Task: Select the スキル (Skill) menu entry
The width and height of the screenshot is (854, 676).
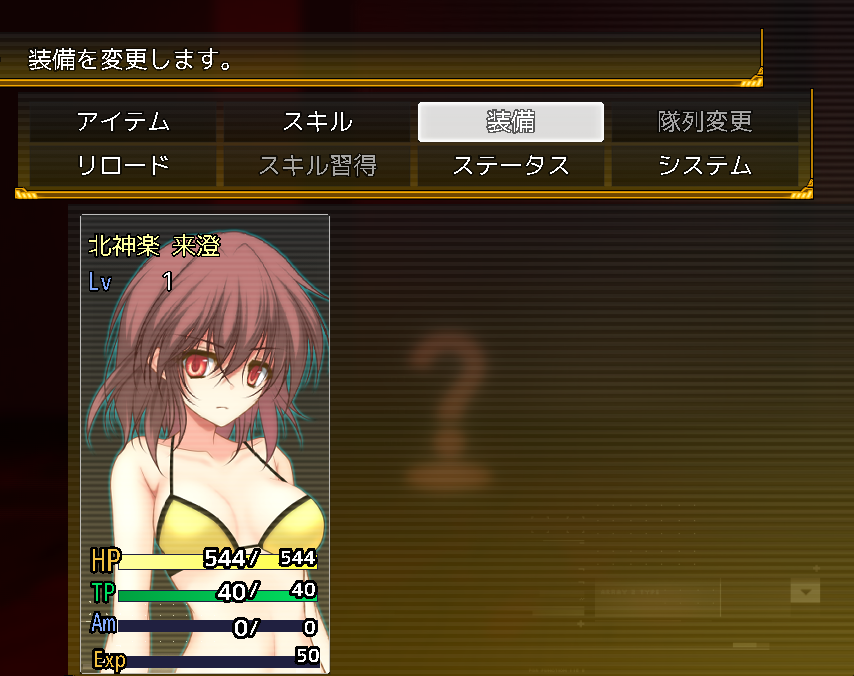Action: pyautogui.click(x=317, y=122)
